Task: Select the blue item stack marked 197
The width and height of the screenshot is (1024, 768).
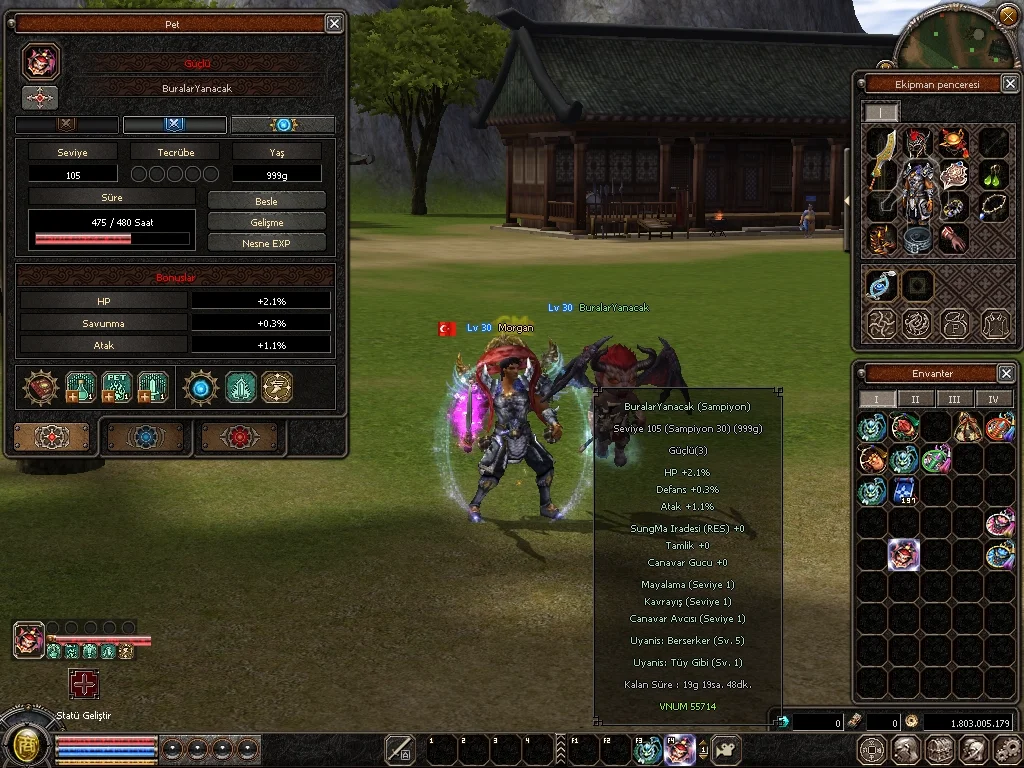Action: click(x=904, y=491)
